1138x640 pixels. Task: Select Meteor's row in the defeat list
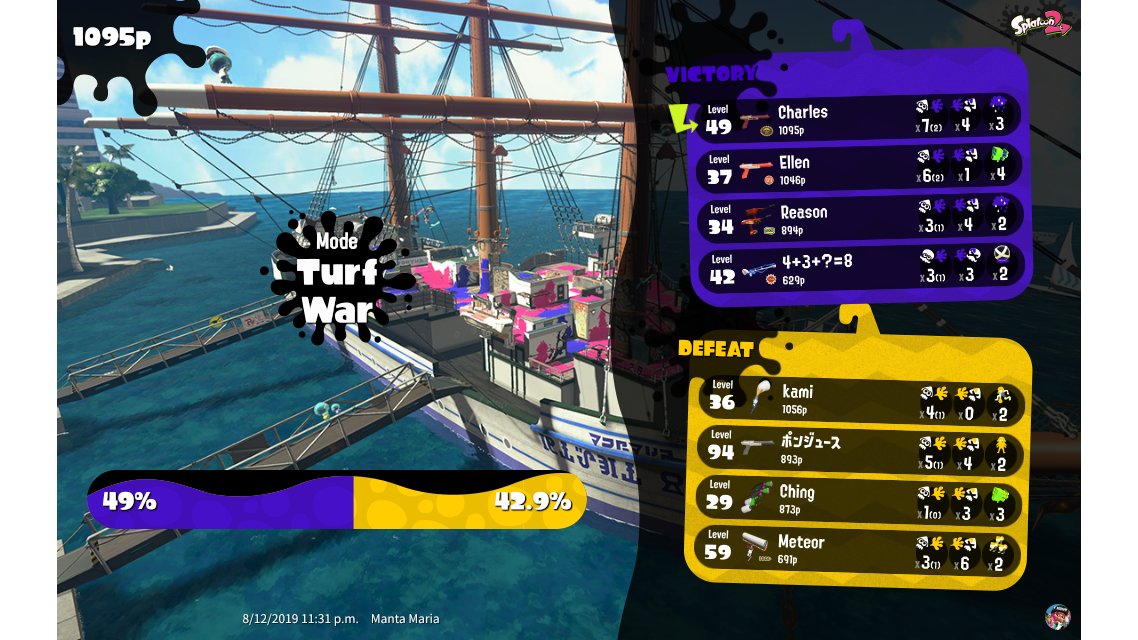(858, 548)
